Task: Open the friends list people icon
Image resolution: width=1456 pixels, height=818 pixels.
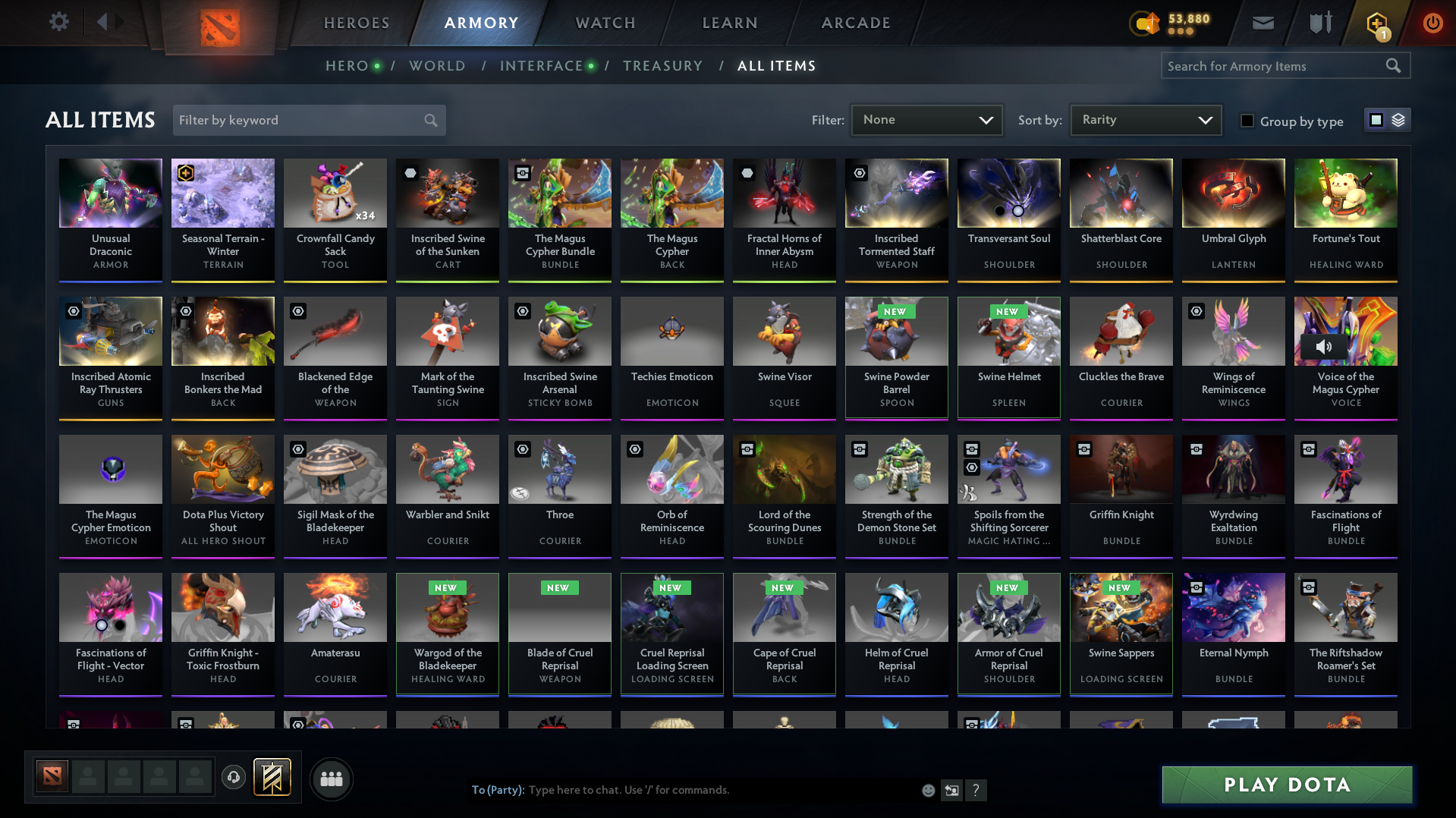Action: tap(331, 779)
